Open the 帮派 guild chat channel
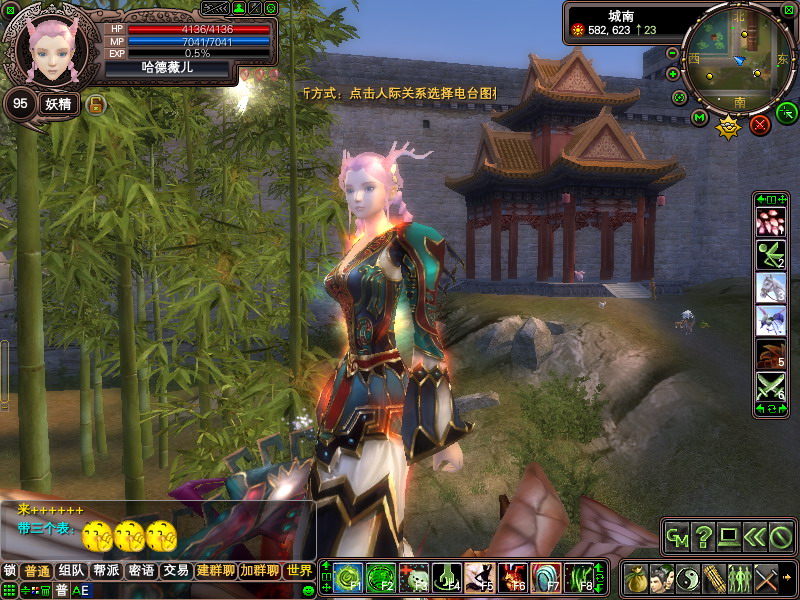The image size is (800, 600). [x=106, y=571]
